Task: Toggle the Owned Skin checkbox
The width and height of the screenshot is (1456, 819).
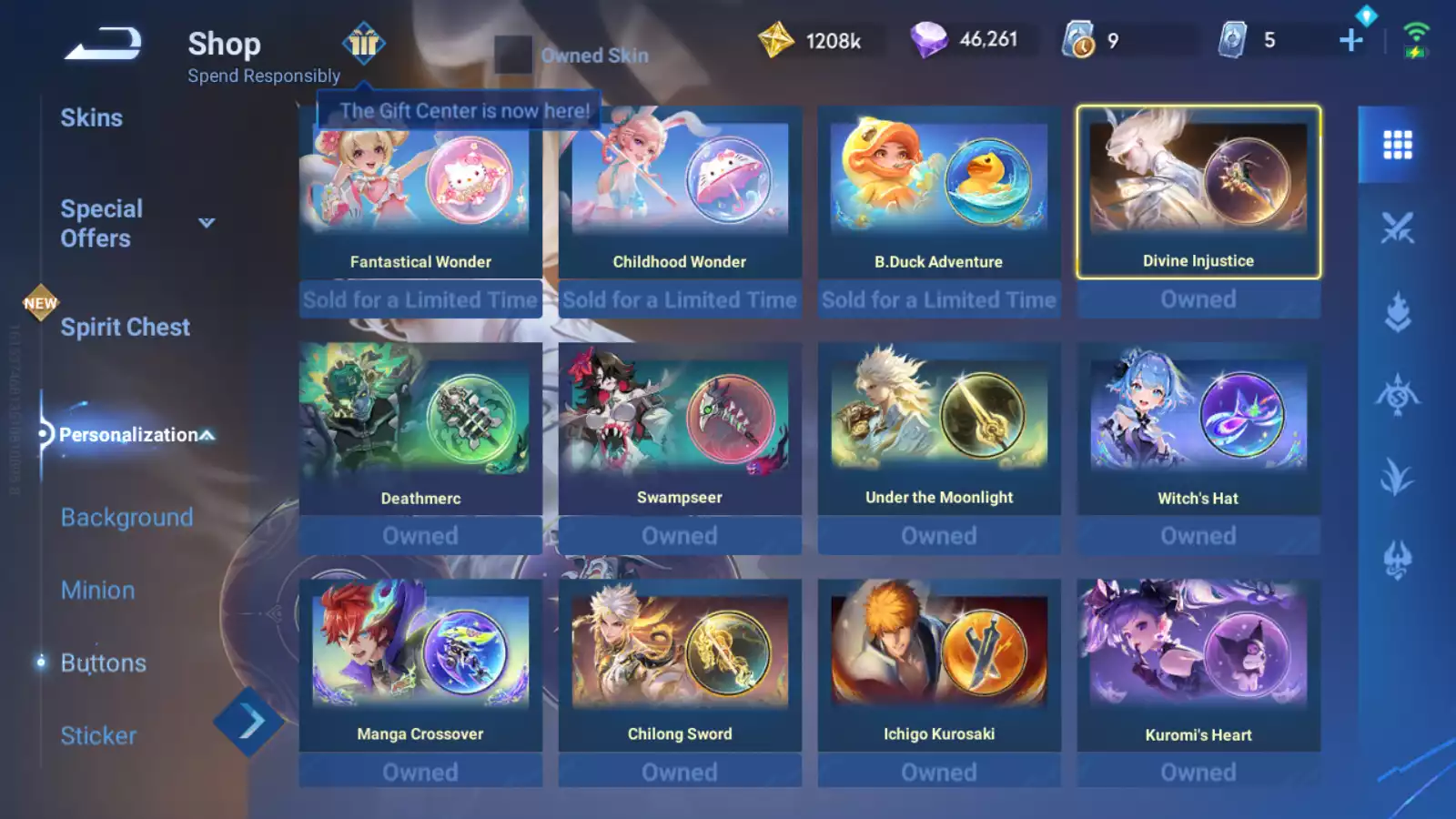Action: (x=513, y=55)
